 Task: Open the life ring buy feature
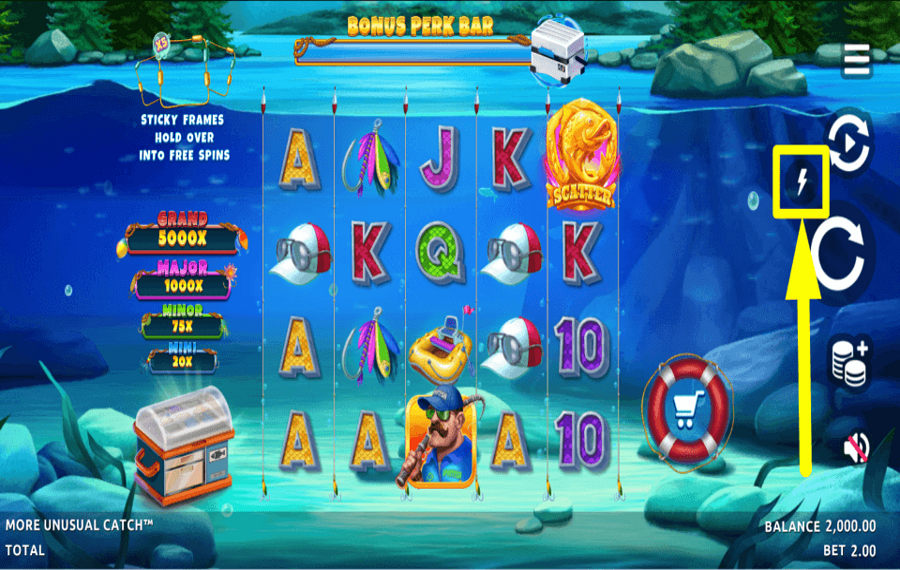[688, 408]
